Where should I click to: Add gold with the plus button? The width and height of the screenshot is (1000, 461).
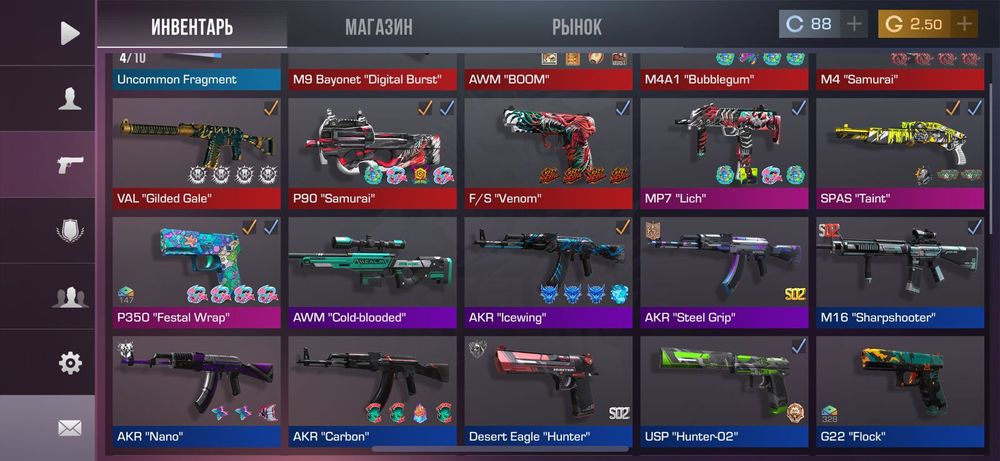tap(964, 24)
